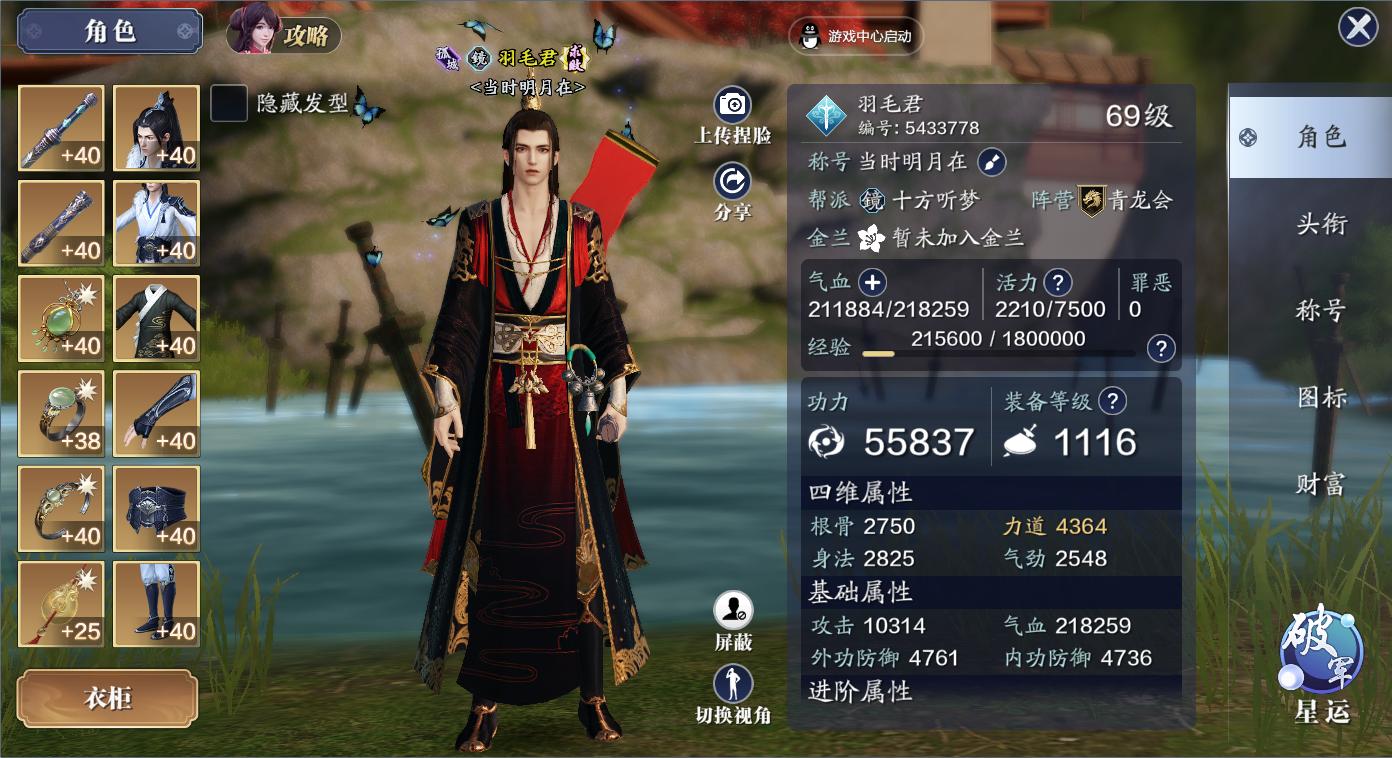Click the 上传捏脸 camera button
The width and height of the screenshot is (1392, 758).
coord(733,105)
